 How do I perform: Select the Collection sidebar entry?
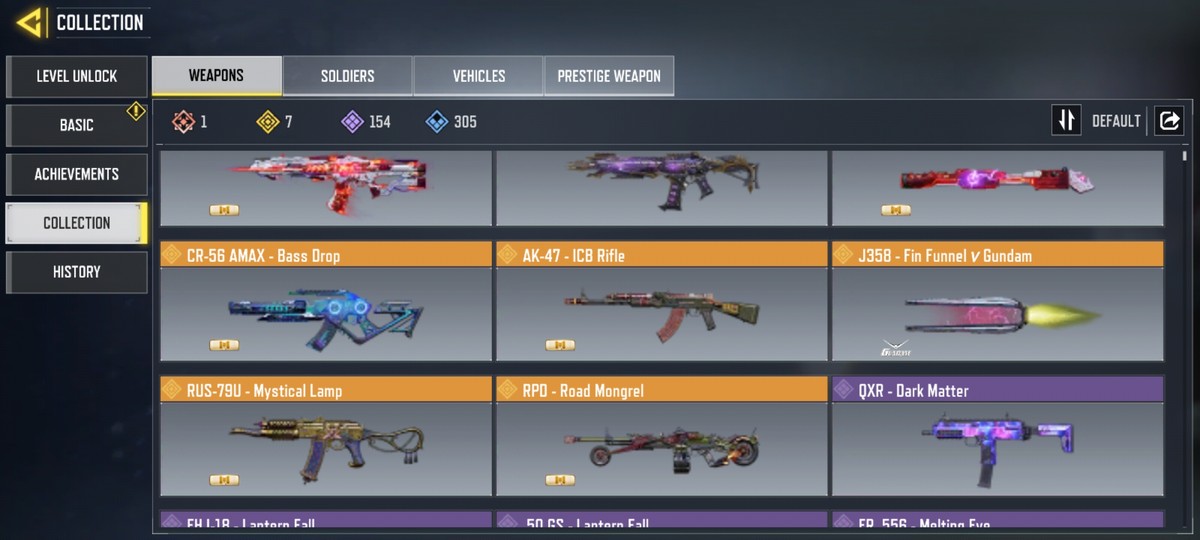[77, 223]
